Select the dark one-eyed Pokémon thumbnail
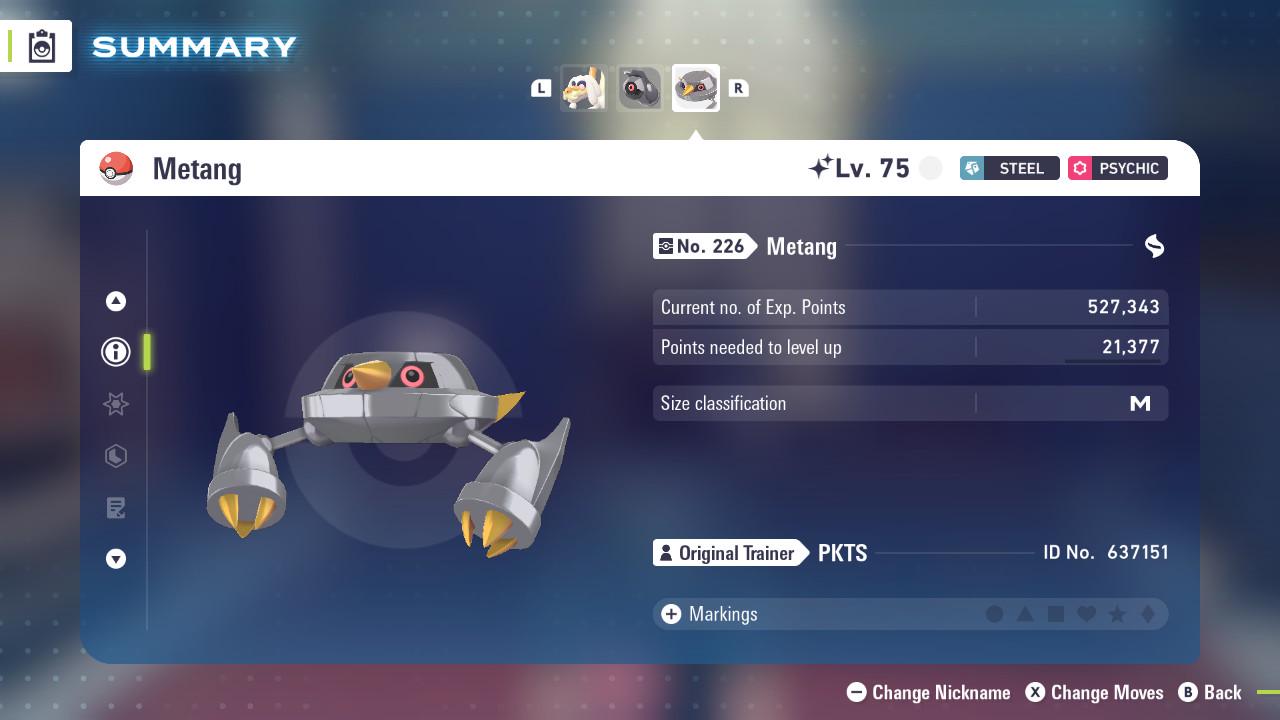Image resolution: width=1280 pixels, height=720 pixels. 639,88
